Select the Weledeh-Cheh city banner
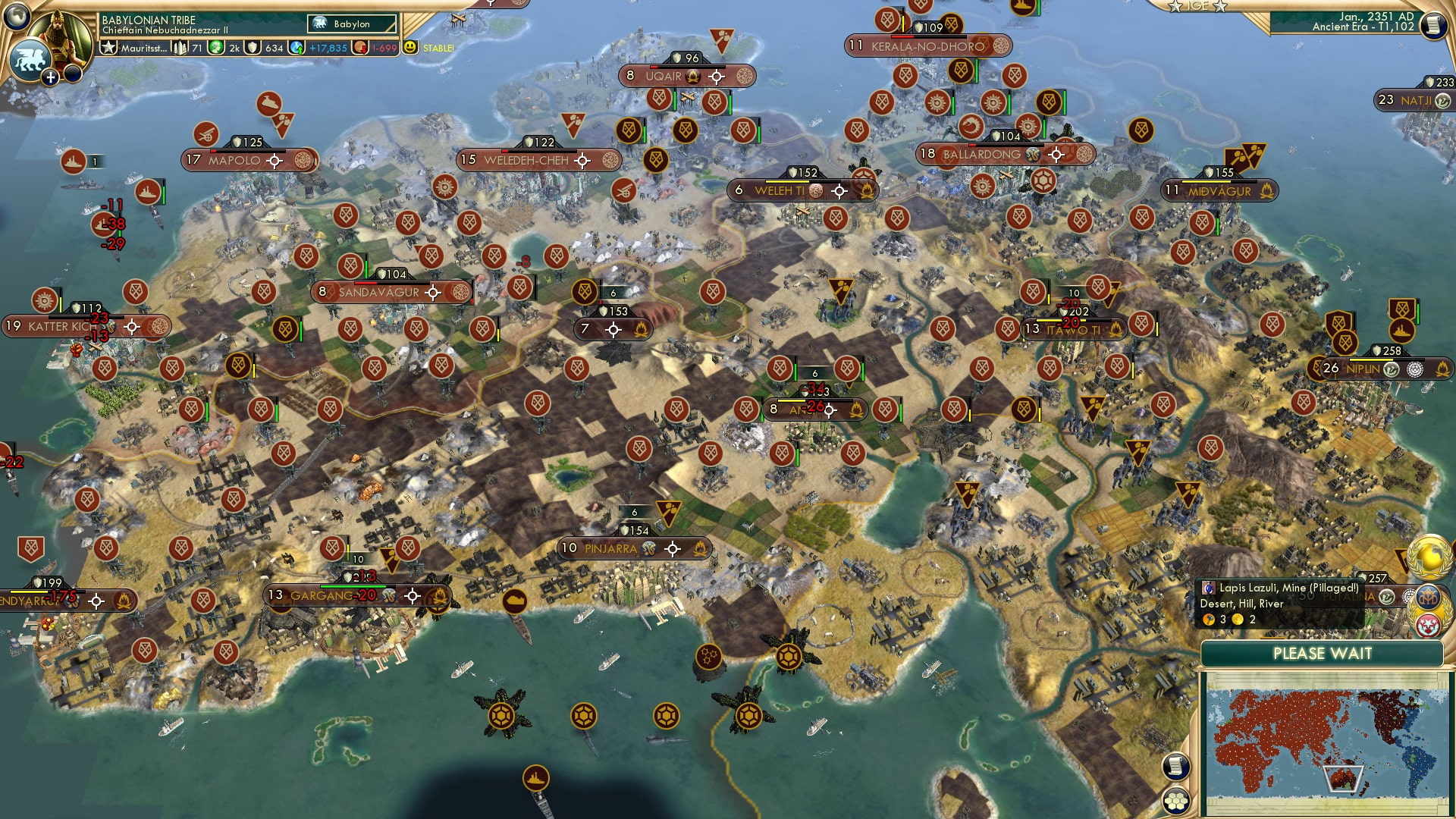The width and height of the screenshot is (1456, 819). [x=526, y=160]
